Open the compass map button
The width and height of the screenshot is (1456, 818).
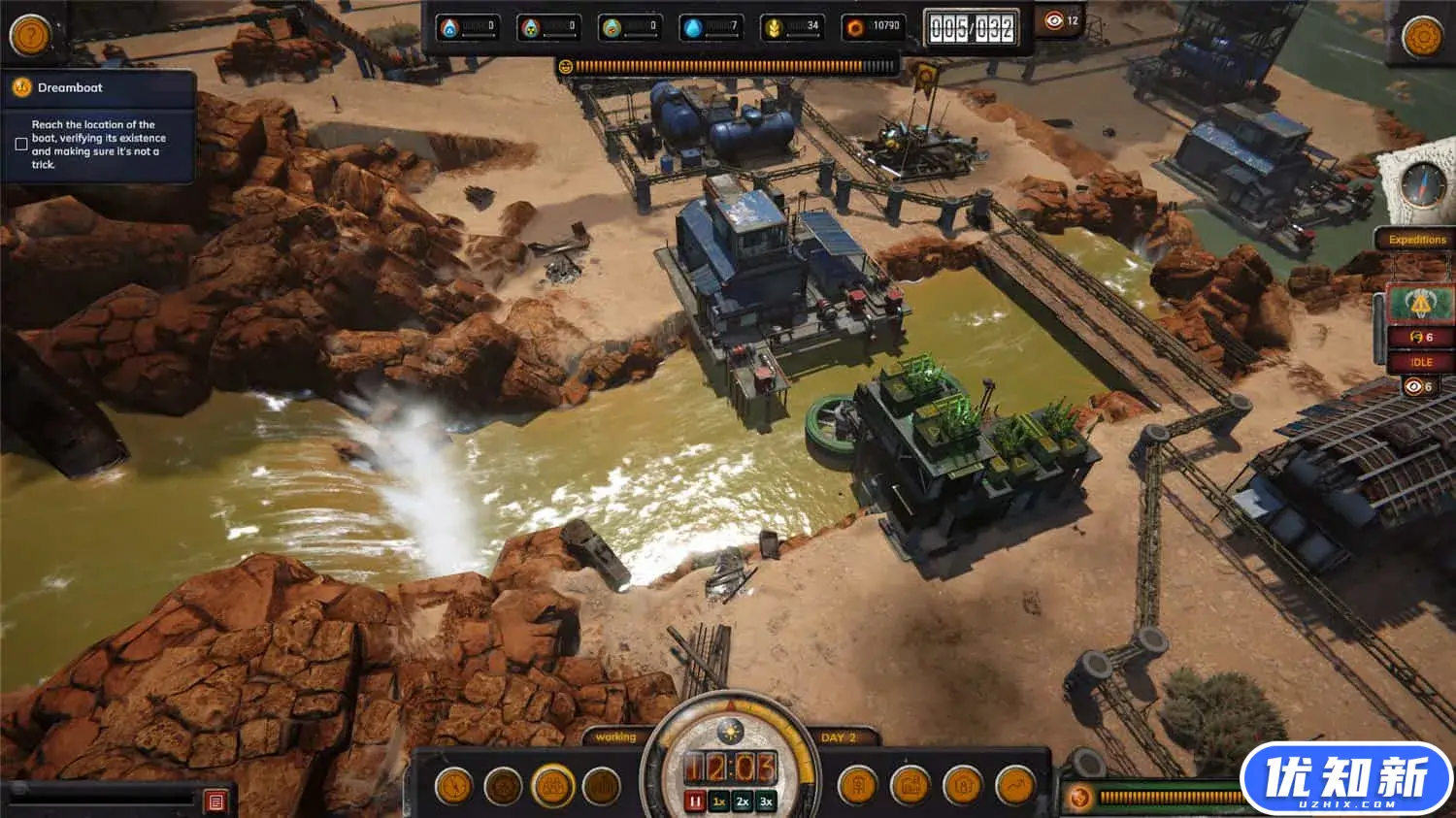[x=1422, y=185]
